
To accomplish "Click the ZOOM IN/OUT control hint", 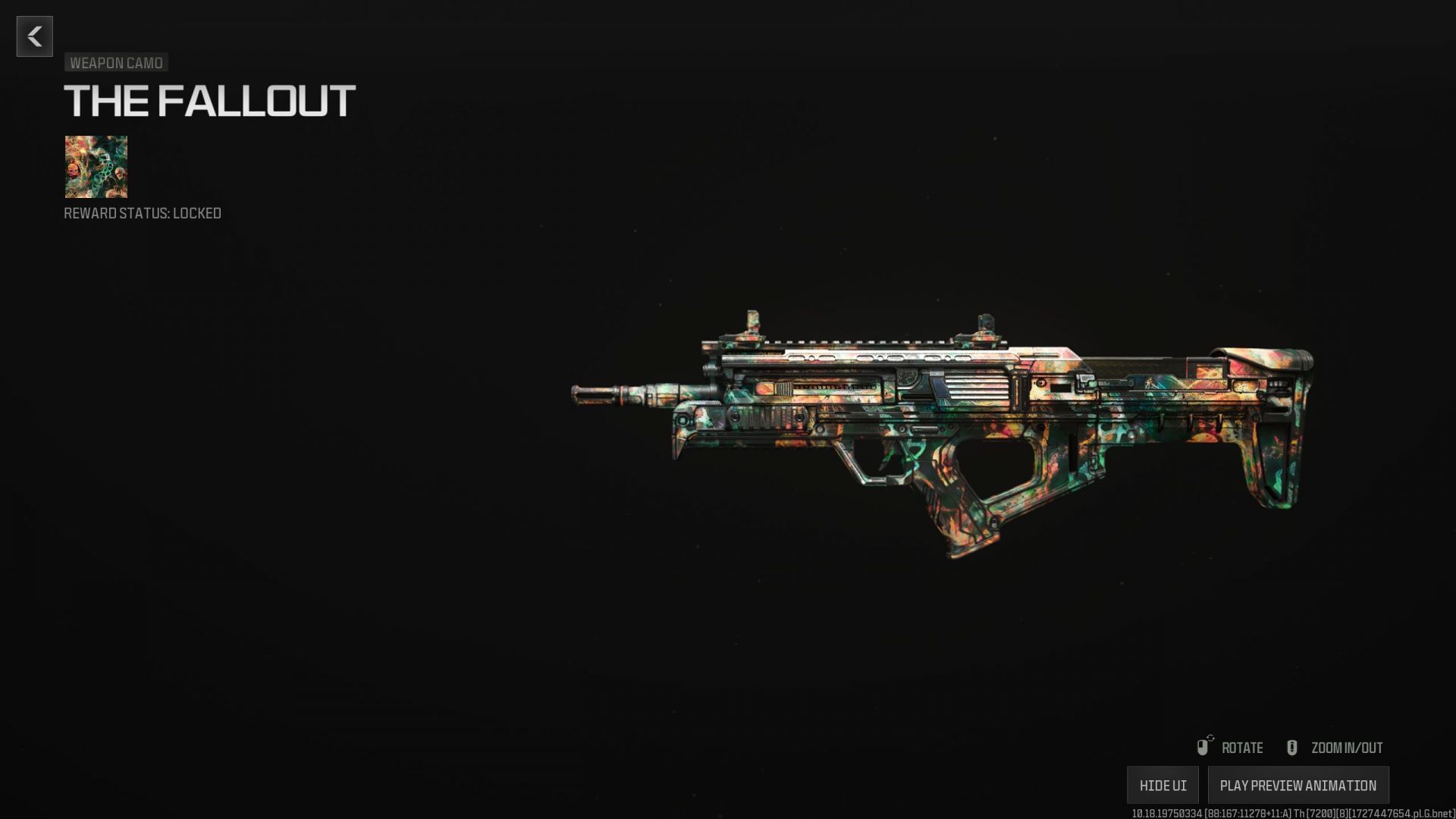I will pos(1346,748).
